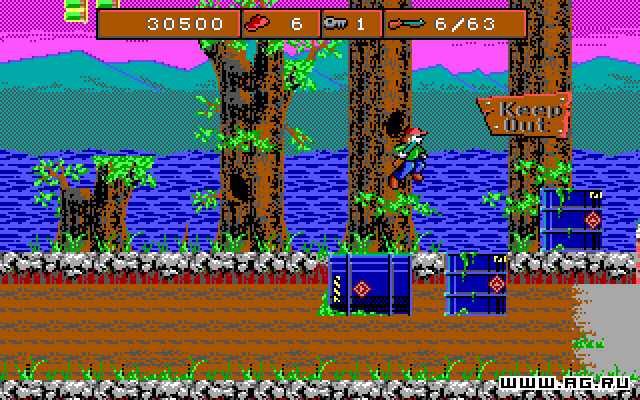Click the red hat lives icon
This screenshot has width=640, height=400.
[x=257, y=24]
